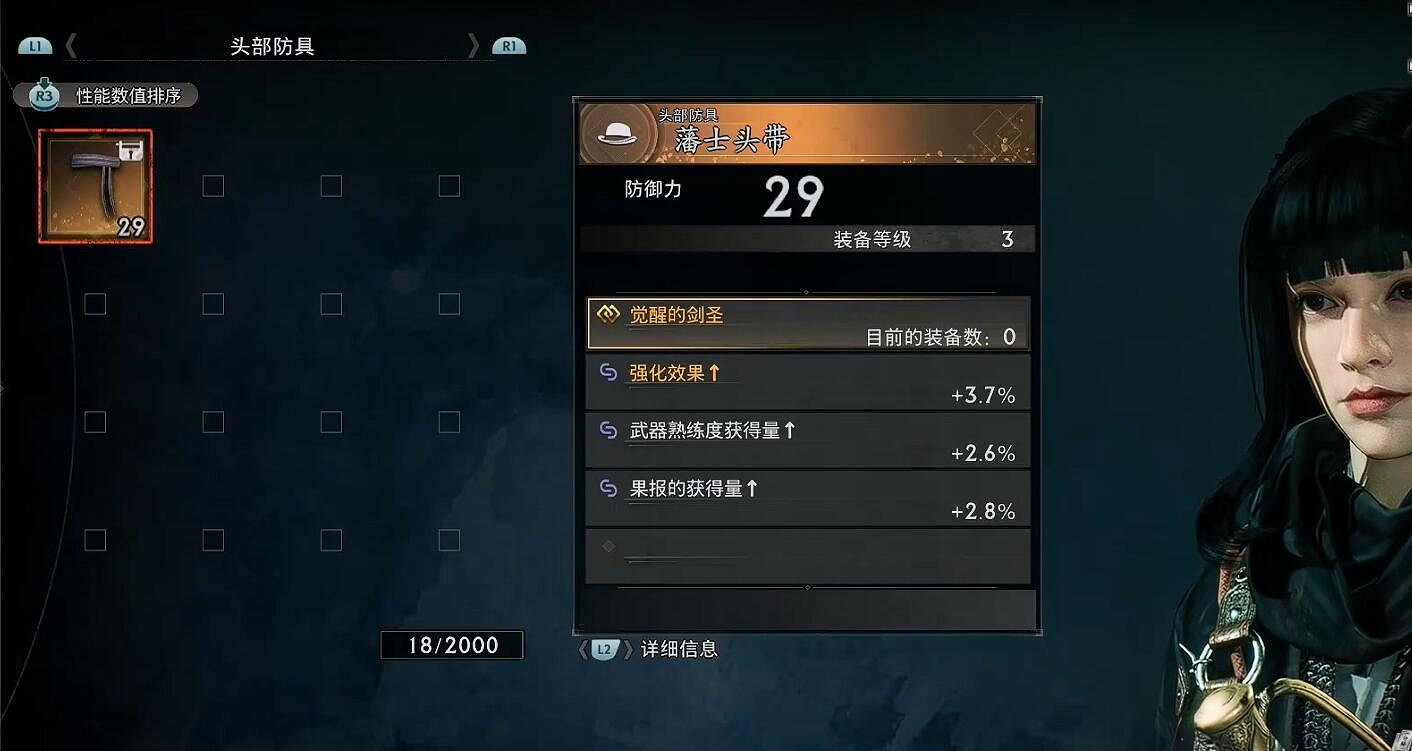Switch category using the L1 tab button
Image resolution: width=1412 pixels, height=751 pixels.
(x=35, y=45)
